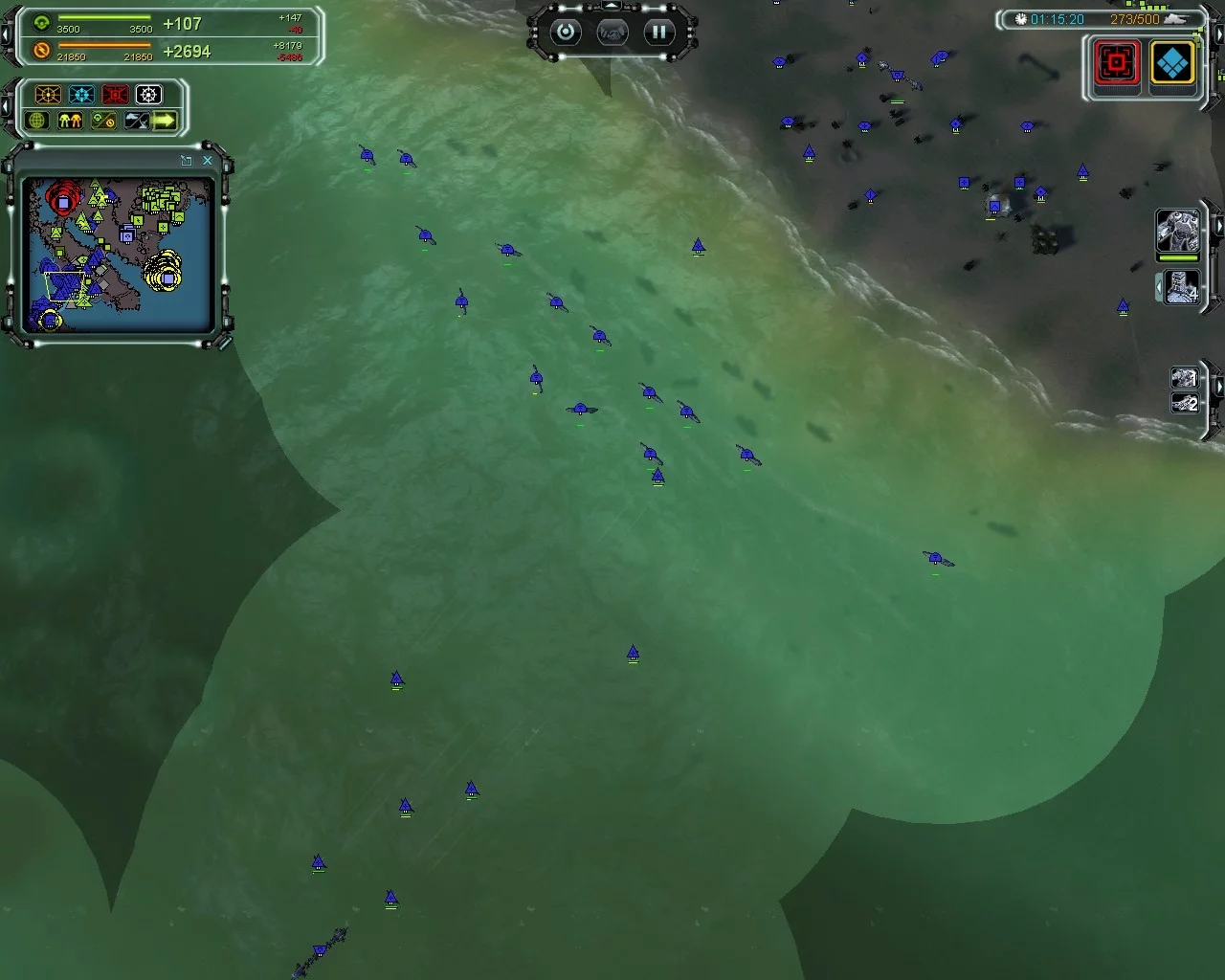Select control group 2
This screenshot has width=1225, height=980.
pyautogui.click(x=1185, y=403)
